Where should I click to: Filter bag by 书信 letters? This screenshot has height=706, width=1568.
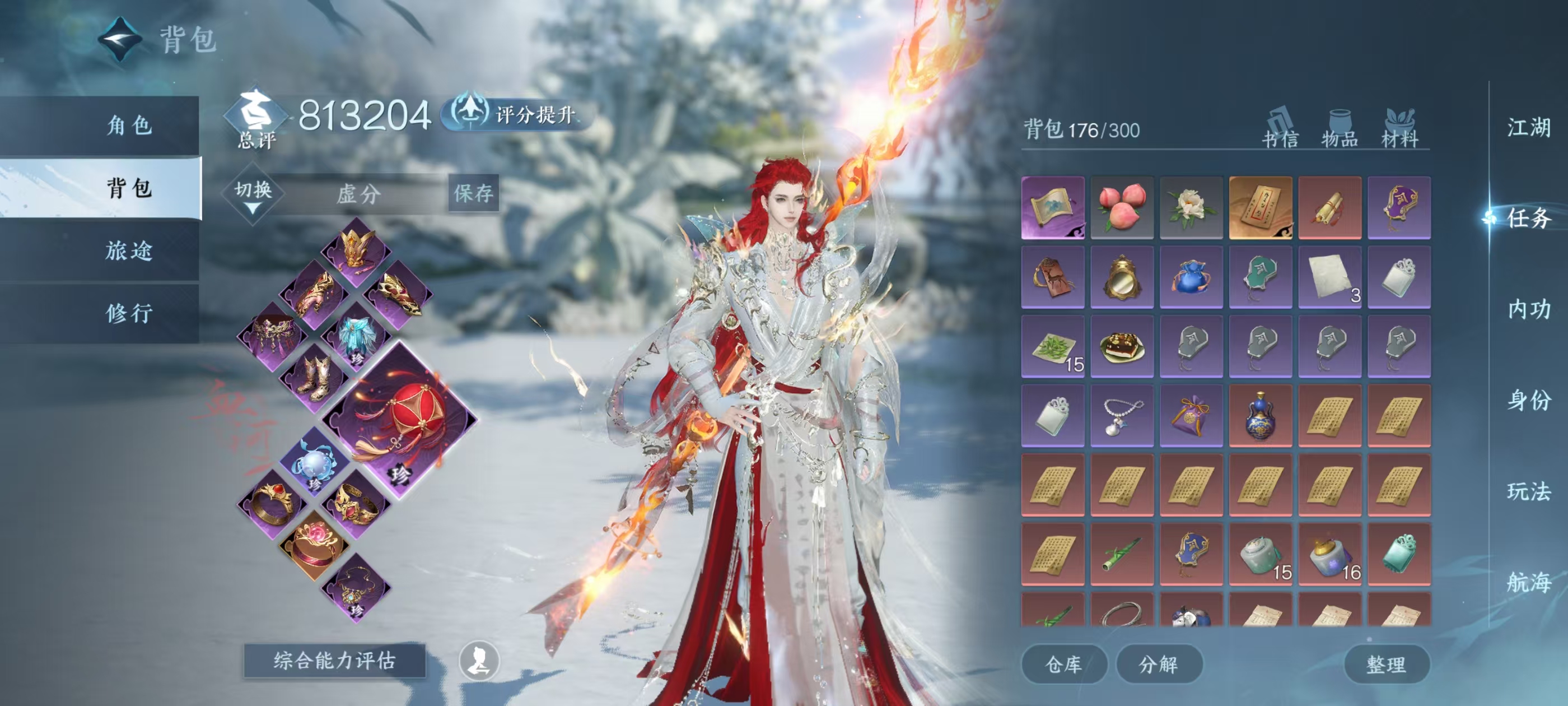pyautogui.click(x=1280, y=130)
